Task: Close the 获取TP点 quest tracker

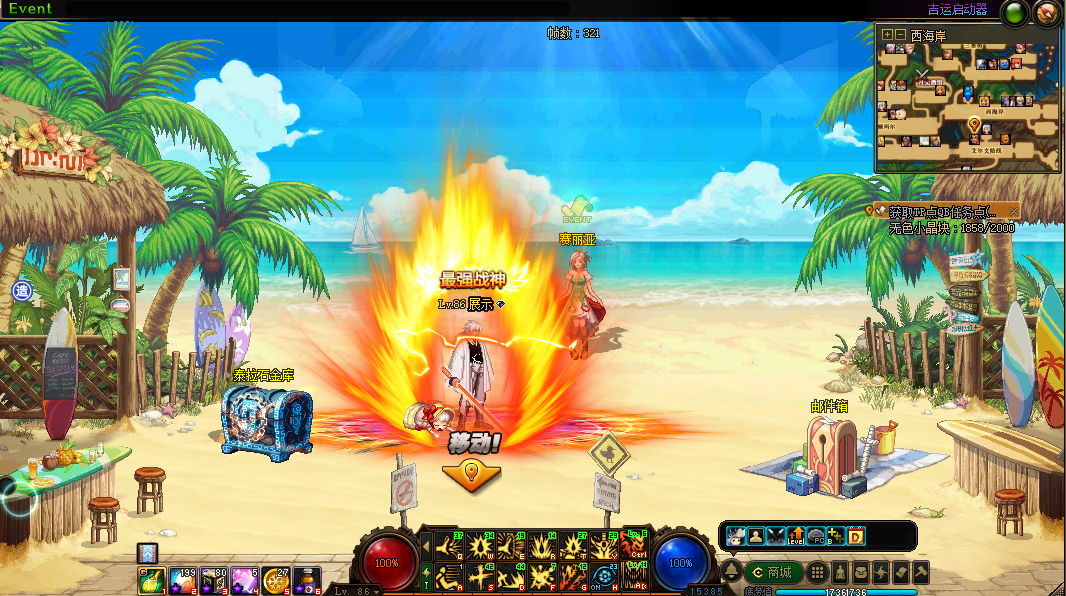Action: coord(1013,211)
